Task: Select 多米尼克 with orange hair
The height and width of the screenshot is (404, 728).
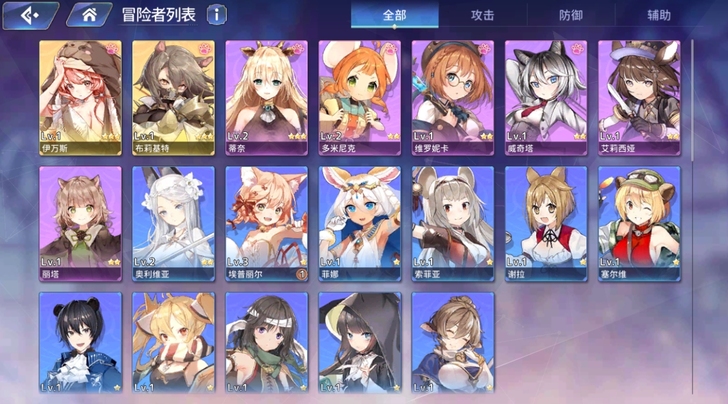Action: click(x=359, y=97)
